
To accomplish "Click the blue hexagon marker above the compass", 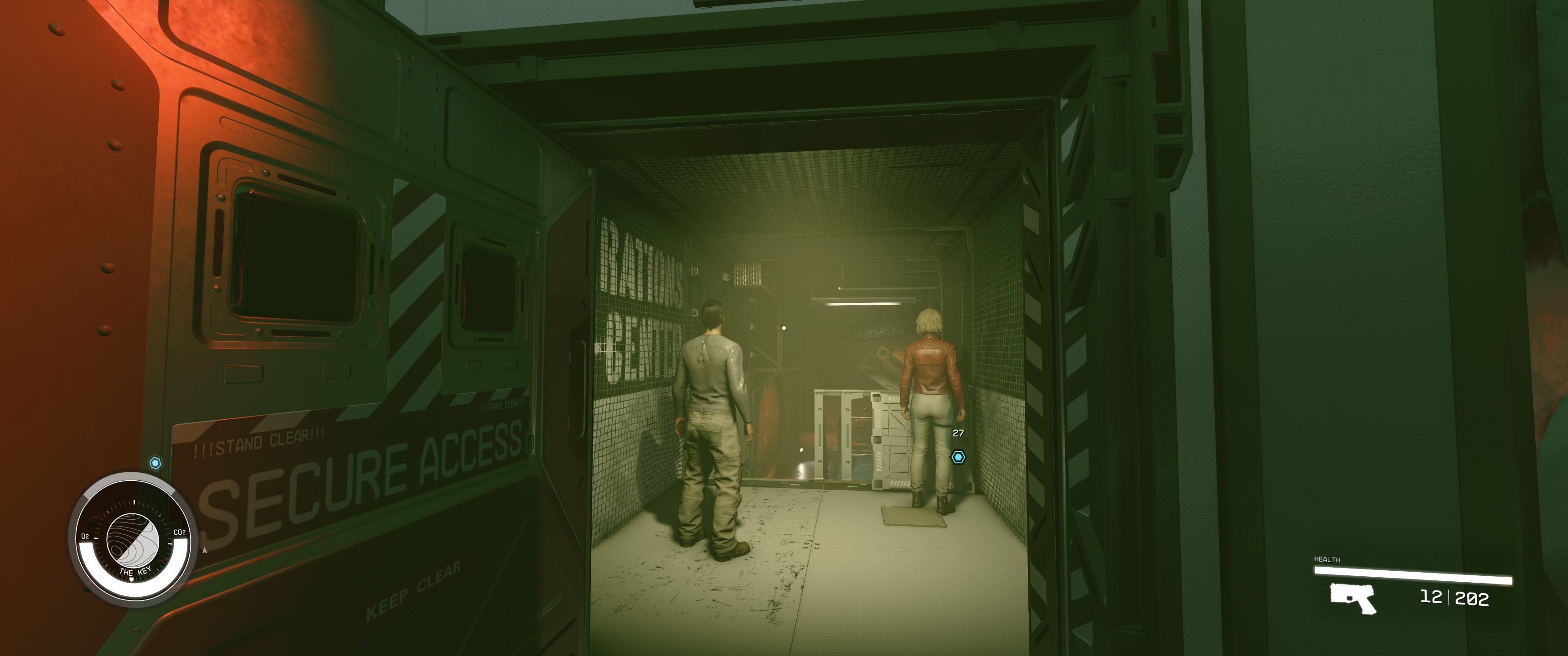I will (x=155, y=463).
